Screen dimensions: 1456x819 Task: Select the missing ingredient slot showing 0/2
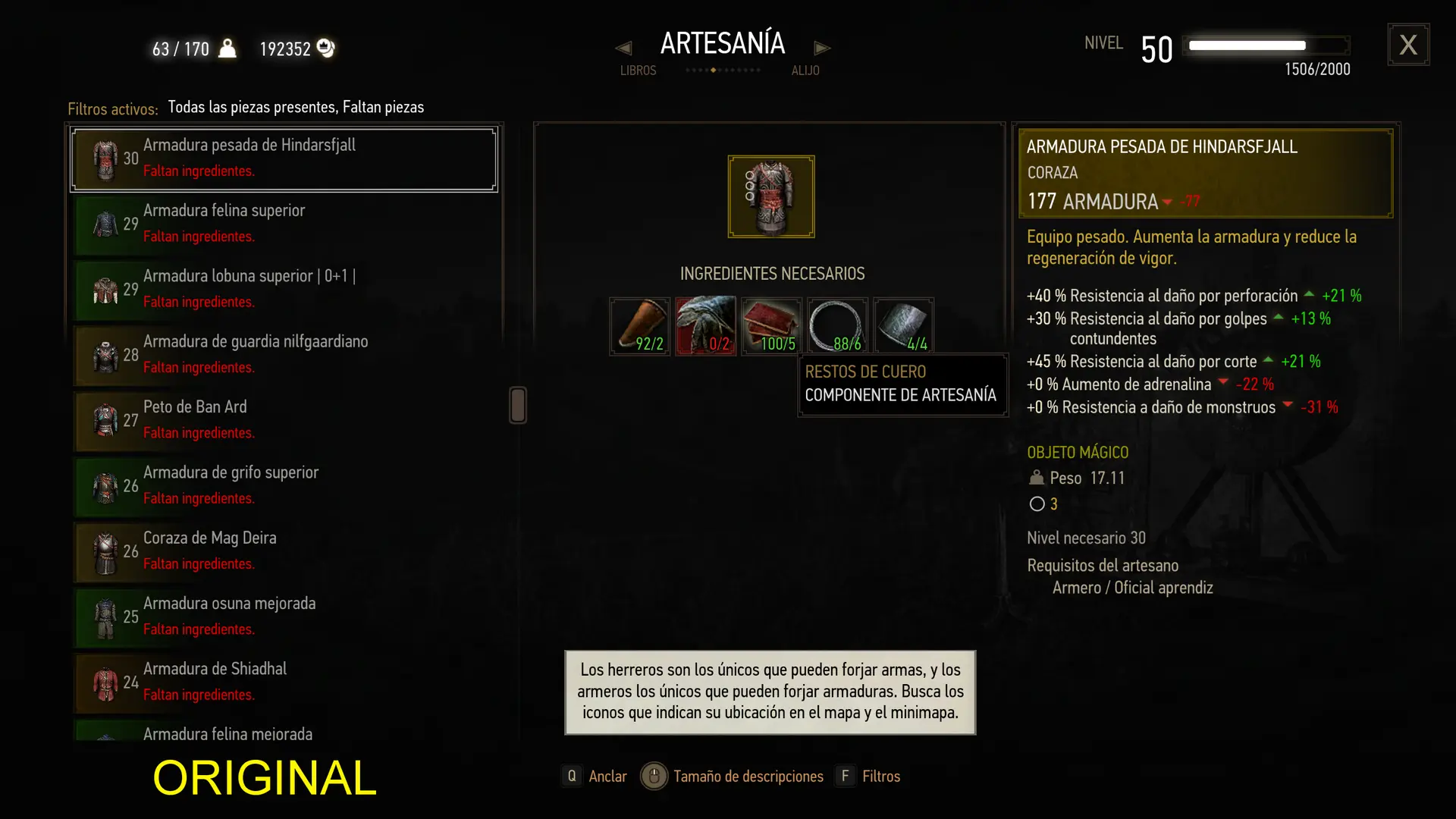706,326
